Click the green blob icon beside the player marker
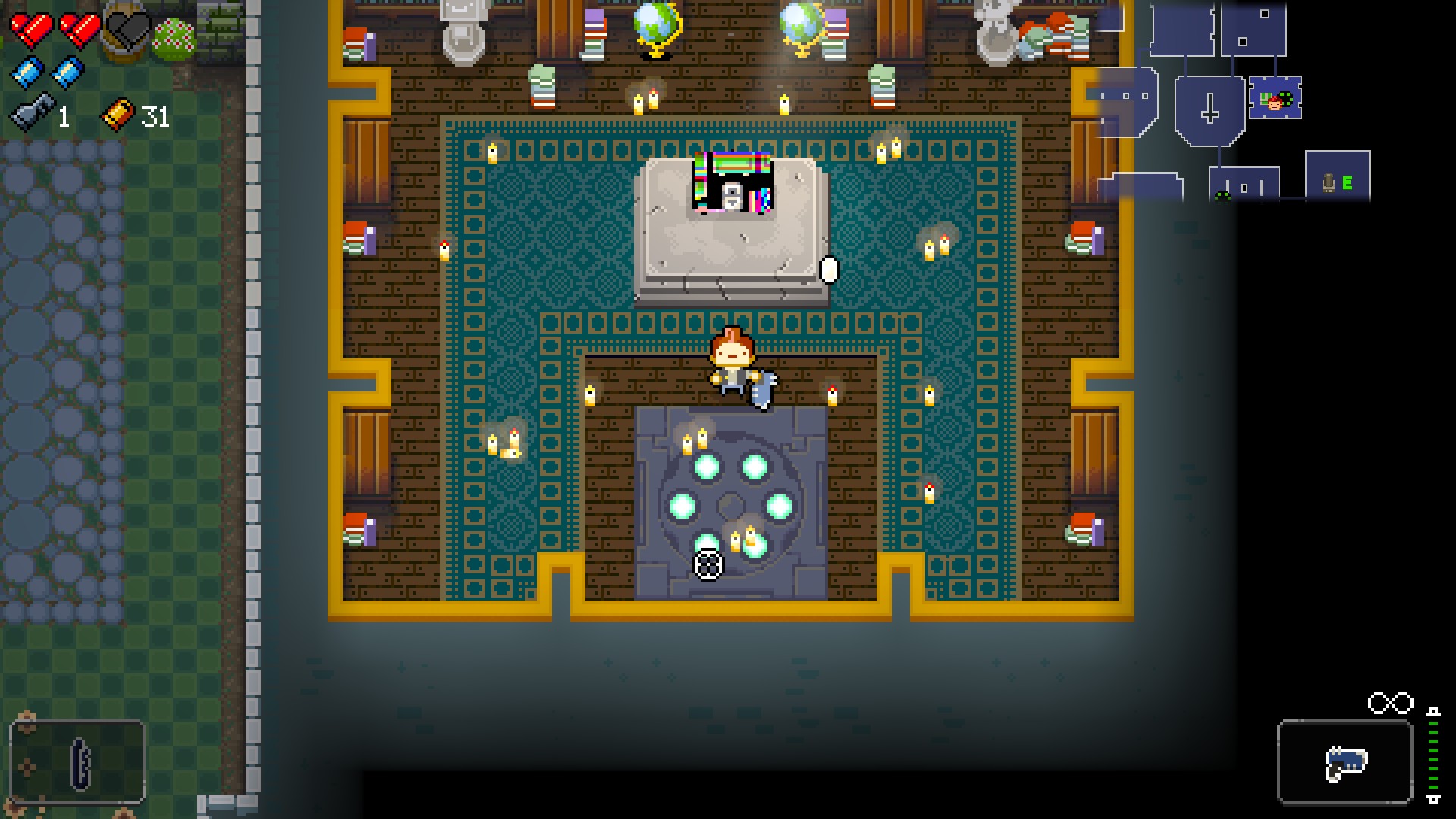This screenshot has height=819, width=1456. pyautogui.click(x=1285, y=99)
